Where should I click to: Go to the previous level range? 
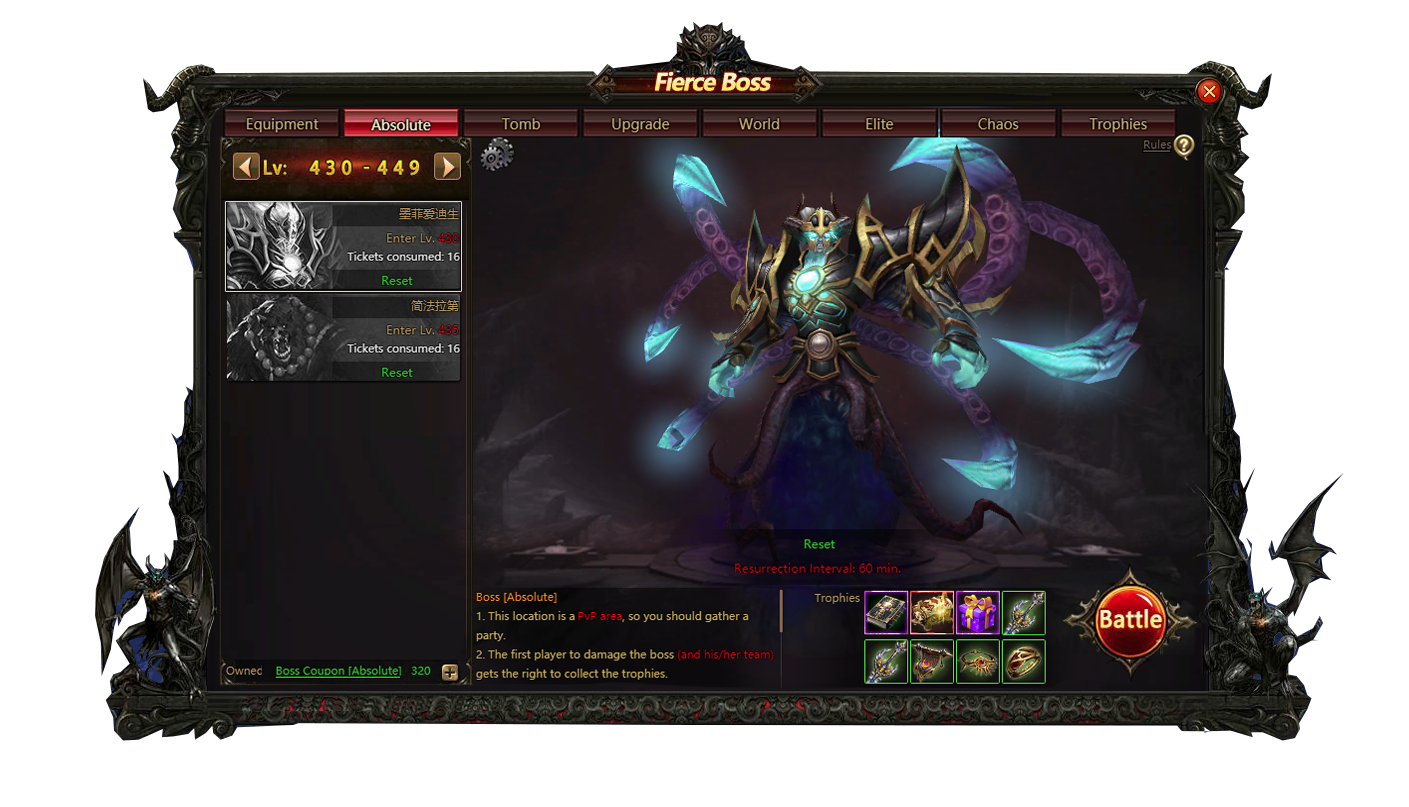(246, 166)
